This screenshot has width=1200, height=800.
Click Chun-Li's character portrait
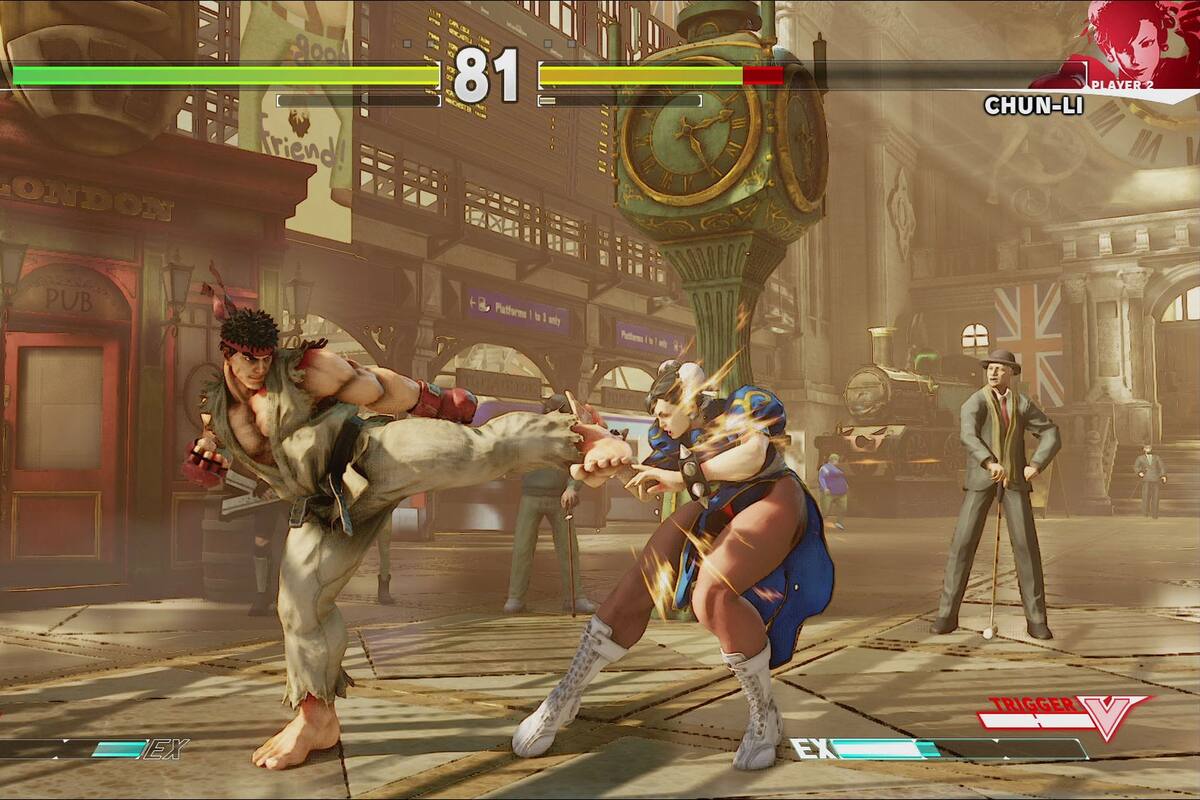click(1140, 40)
